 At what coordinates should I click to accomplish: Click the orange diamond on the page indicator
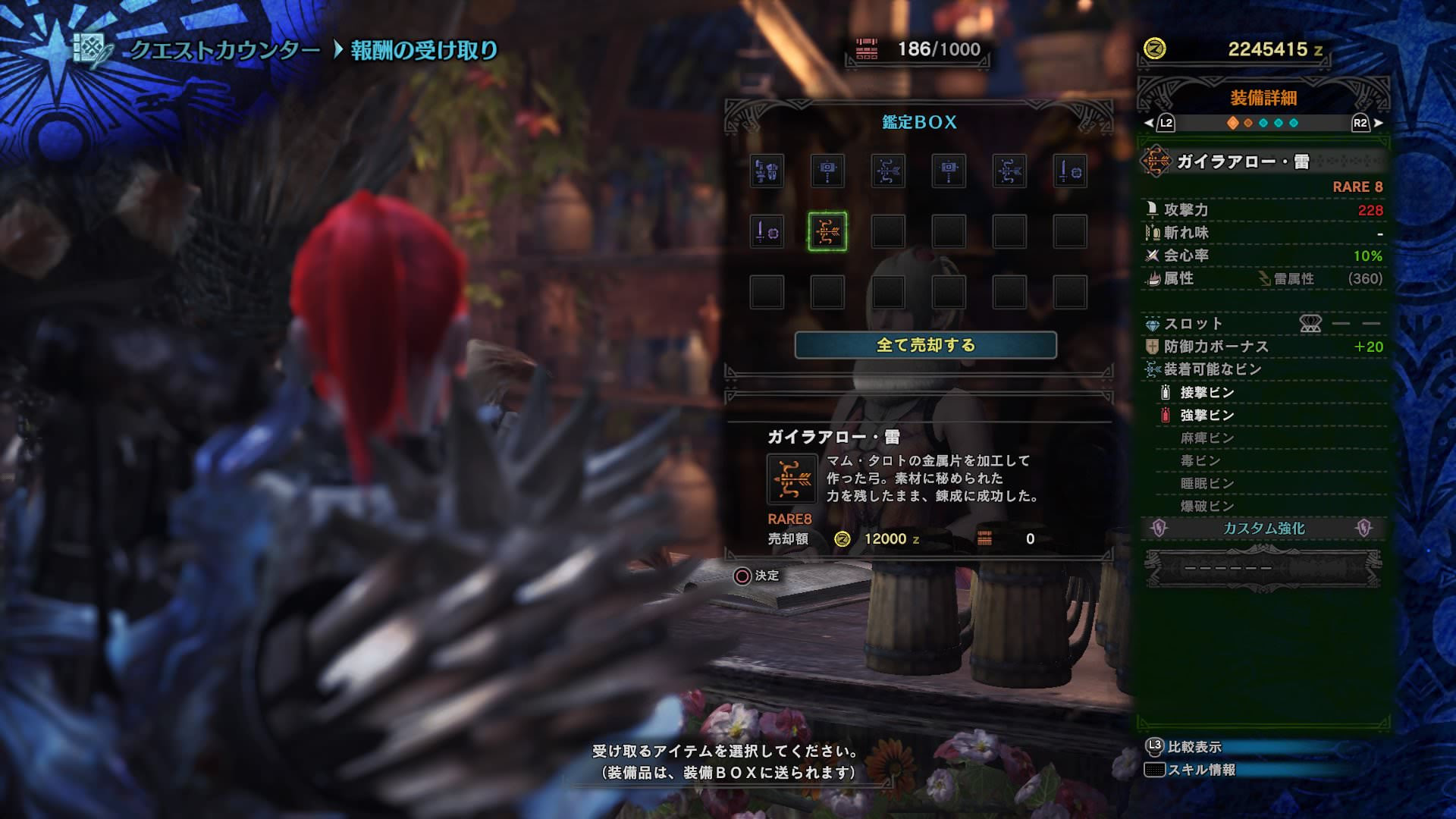click(1233, 122)
